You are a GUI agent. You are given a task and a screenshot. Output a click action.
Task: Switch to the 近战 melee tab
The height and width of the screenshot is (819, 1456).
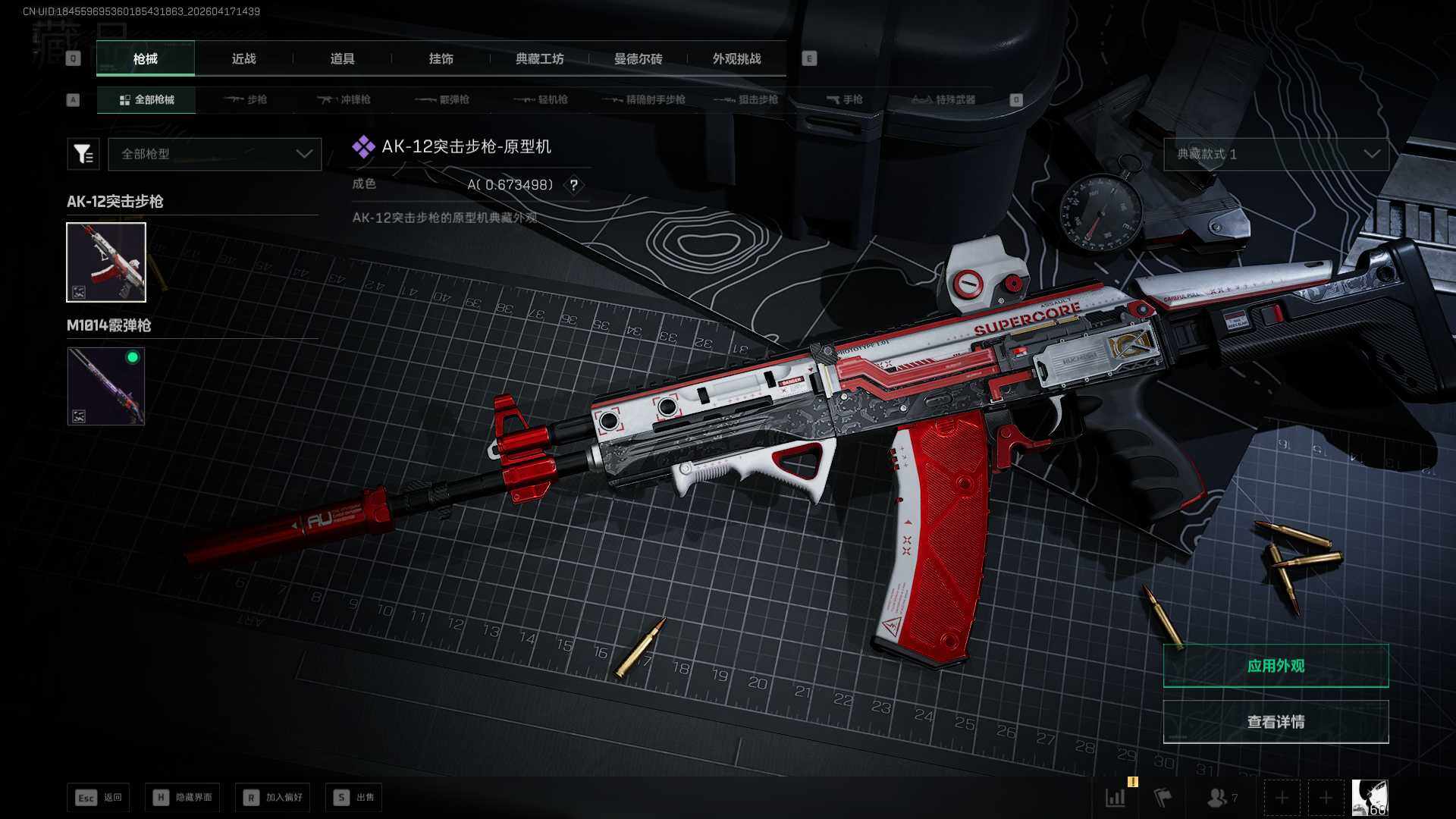[243, 58]
